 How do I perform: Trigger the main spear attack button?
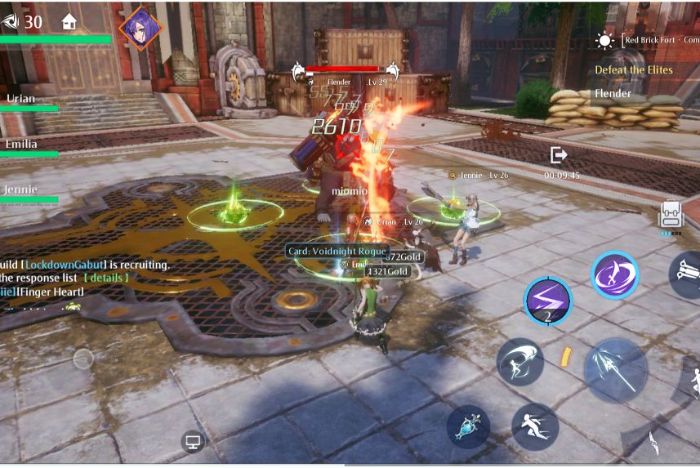(x=615, y=369)
